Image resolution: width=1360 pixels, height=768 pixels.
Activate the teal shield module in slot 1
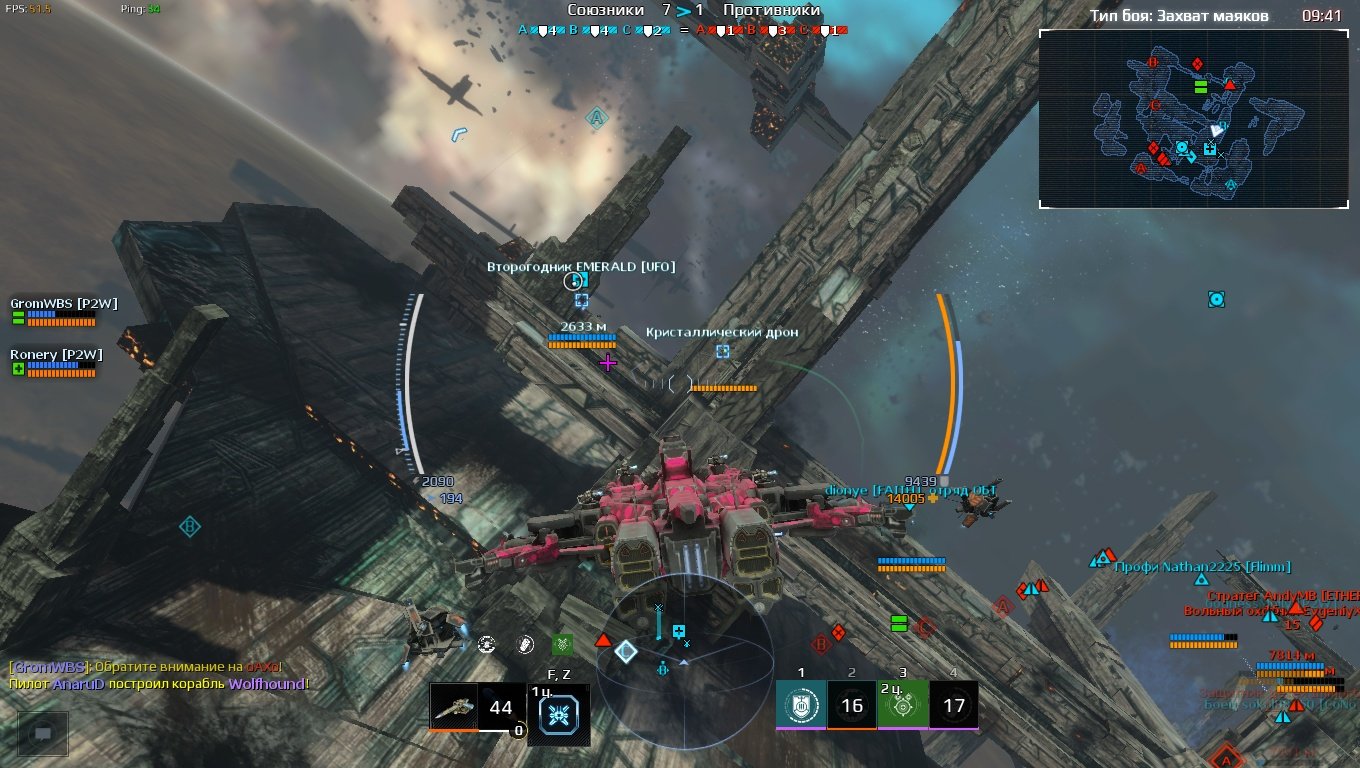pyautogui.click(x=801, y=706)
